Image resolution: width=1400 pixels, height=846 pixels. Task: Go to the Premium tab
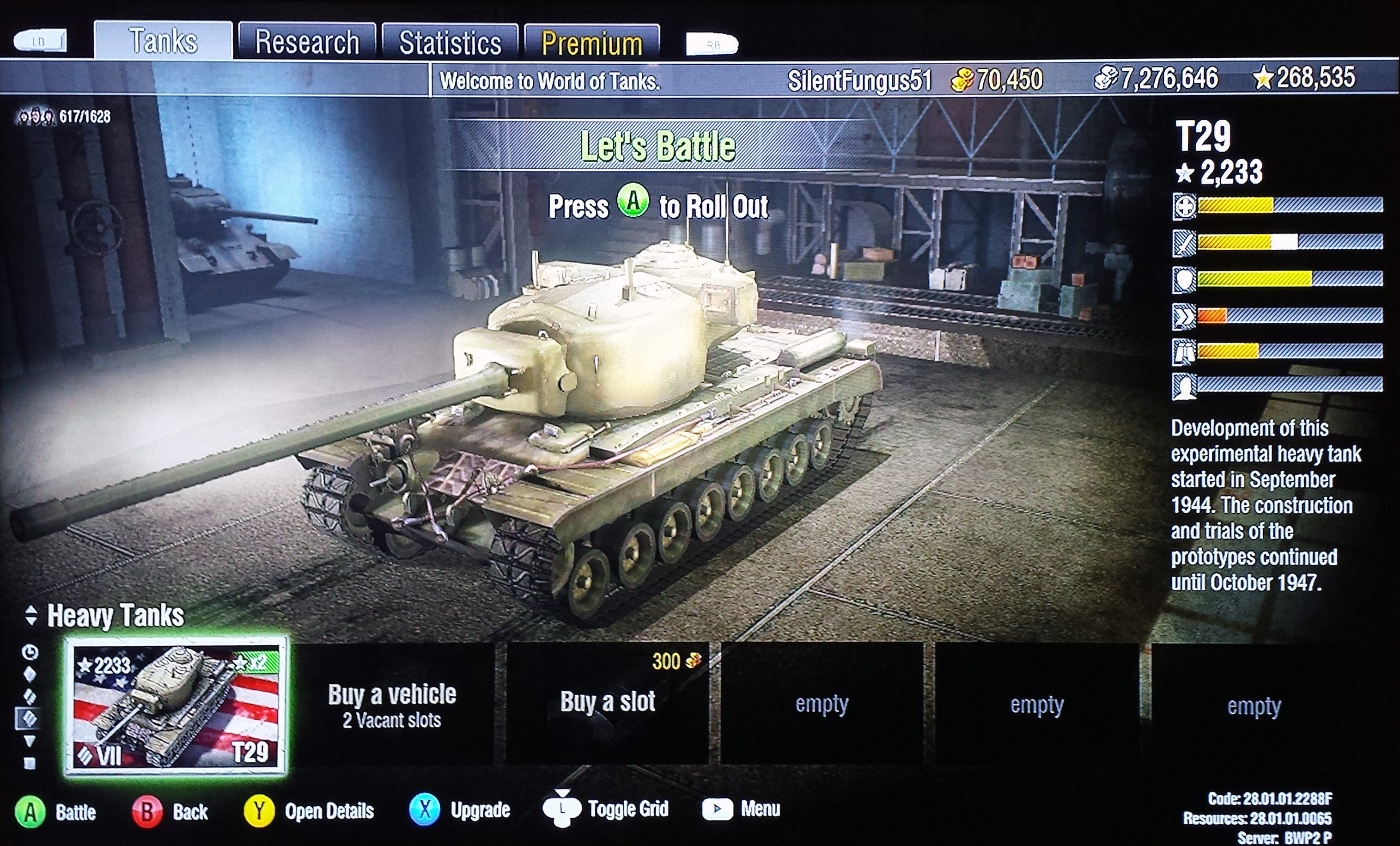pyautogui.click(x=591, y=43)
